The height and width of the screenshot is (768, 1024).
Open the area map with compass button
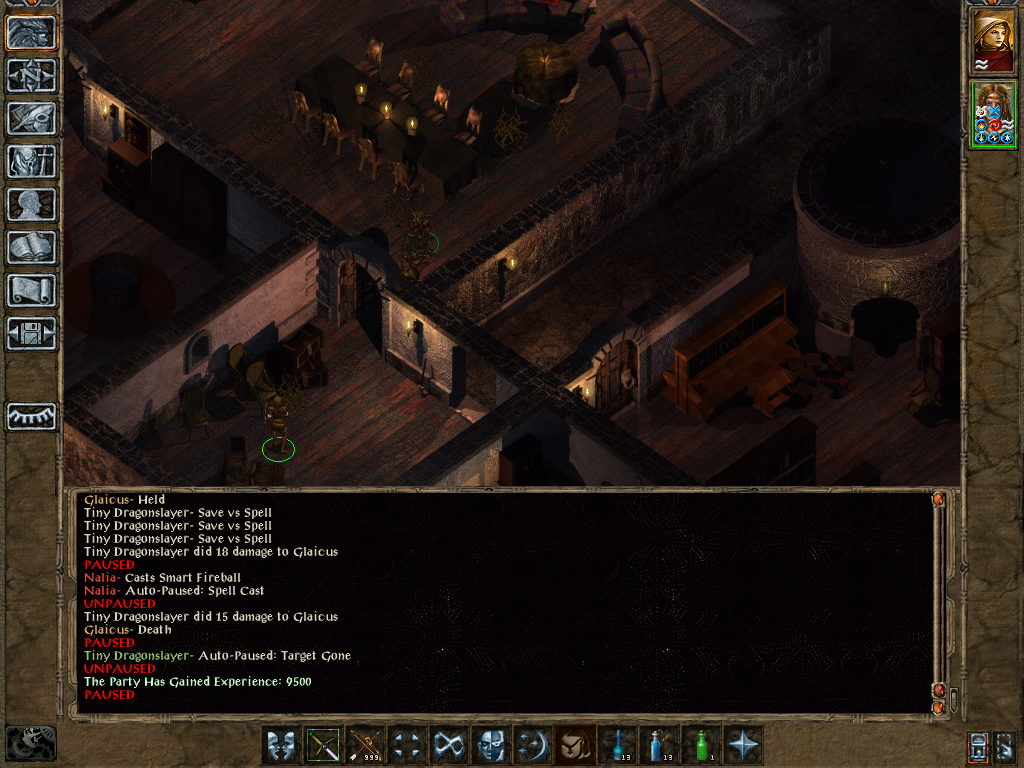pyautogui.click(x=32, y=76)
